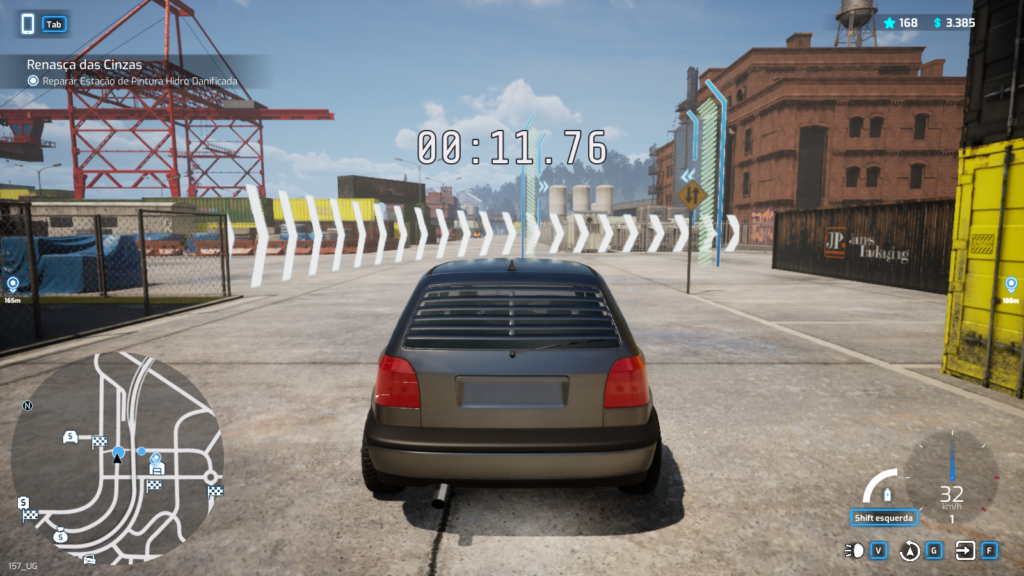Click the circular minimap
The height and width of the screenshot is (576, 1024).
(x=116, y=457)
